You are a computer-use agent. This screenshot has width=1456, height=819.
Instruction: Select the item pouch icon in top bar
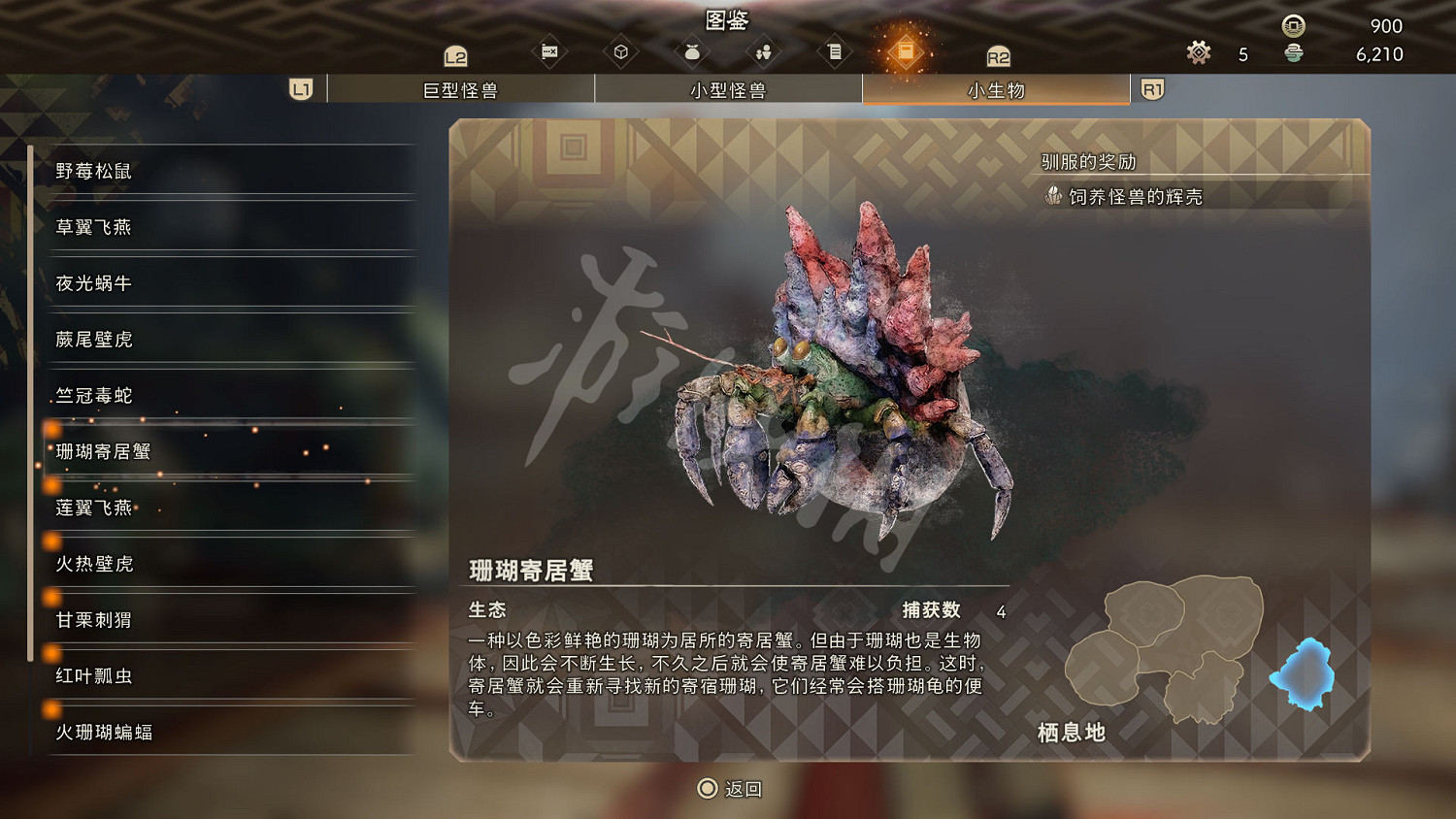pyautogui.click(x=692, y=50)
